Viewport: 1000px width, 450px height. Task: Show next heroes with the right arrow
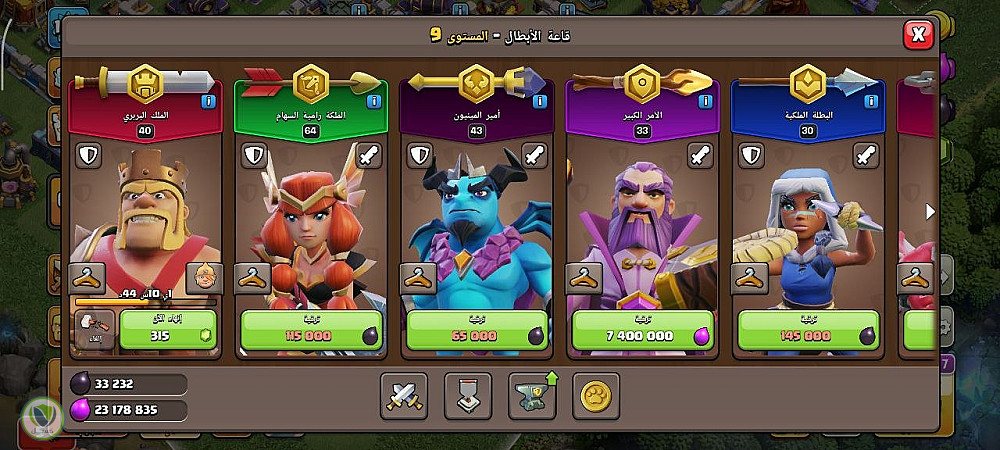click(x=930, y=211)
